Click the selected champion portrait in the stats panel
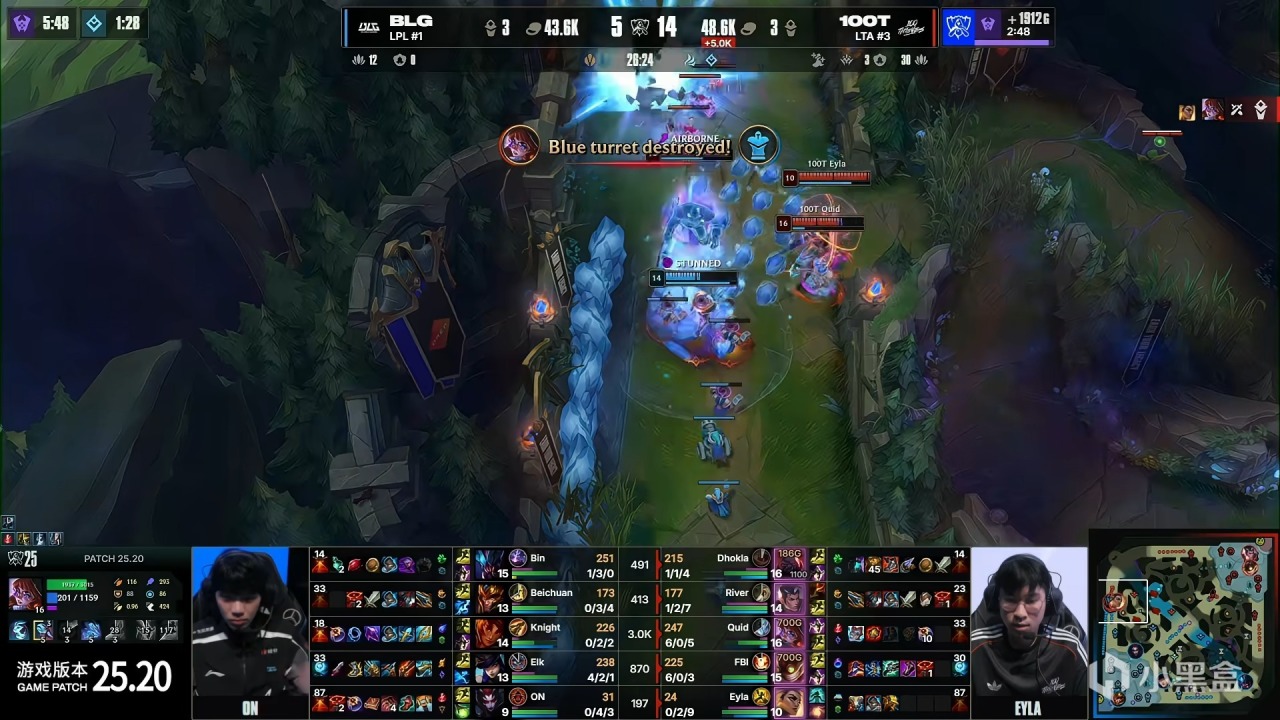The width and height of the screenshot is (1280, 720). tap(25, 593)
